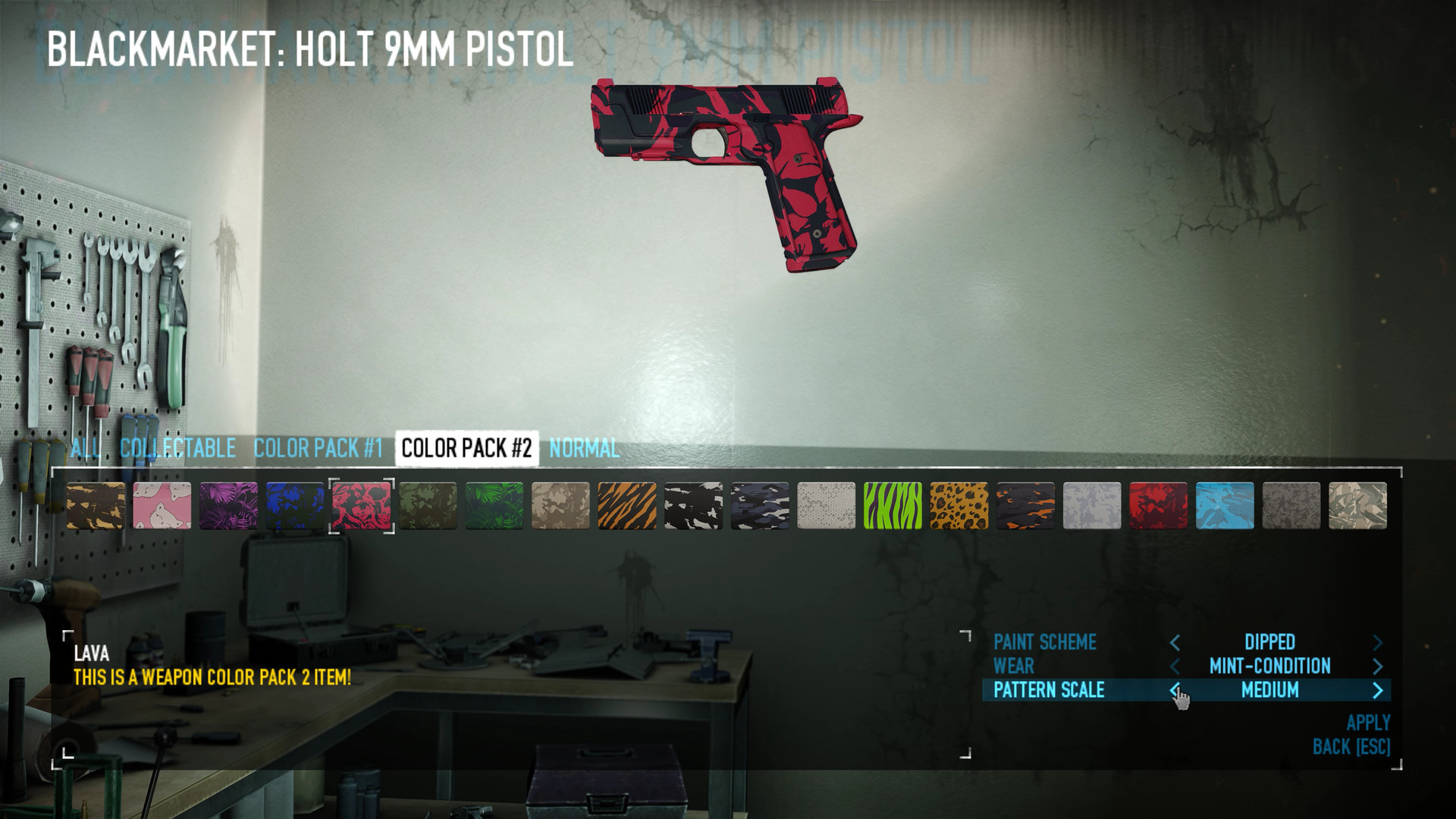The height and width of the screenshot is (819, 1456).
Task: Select the leopard spot pattern
Action: 959,506
